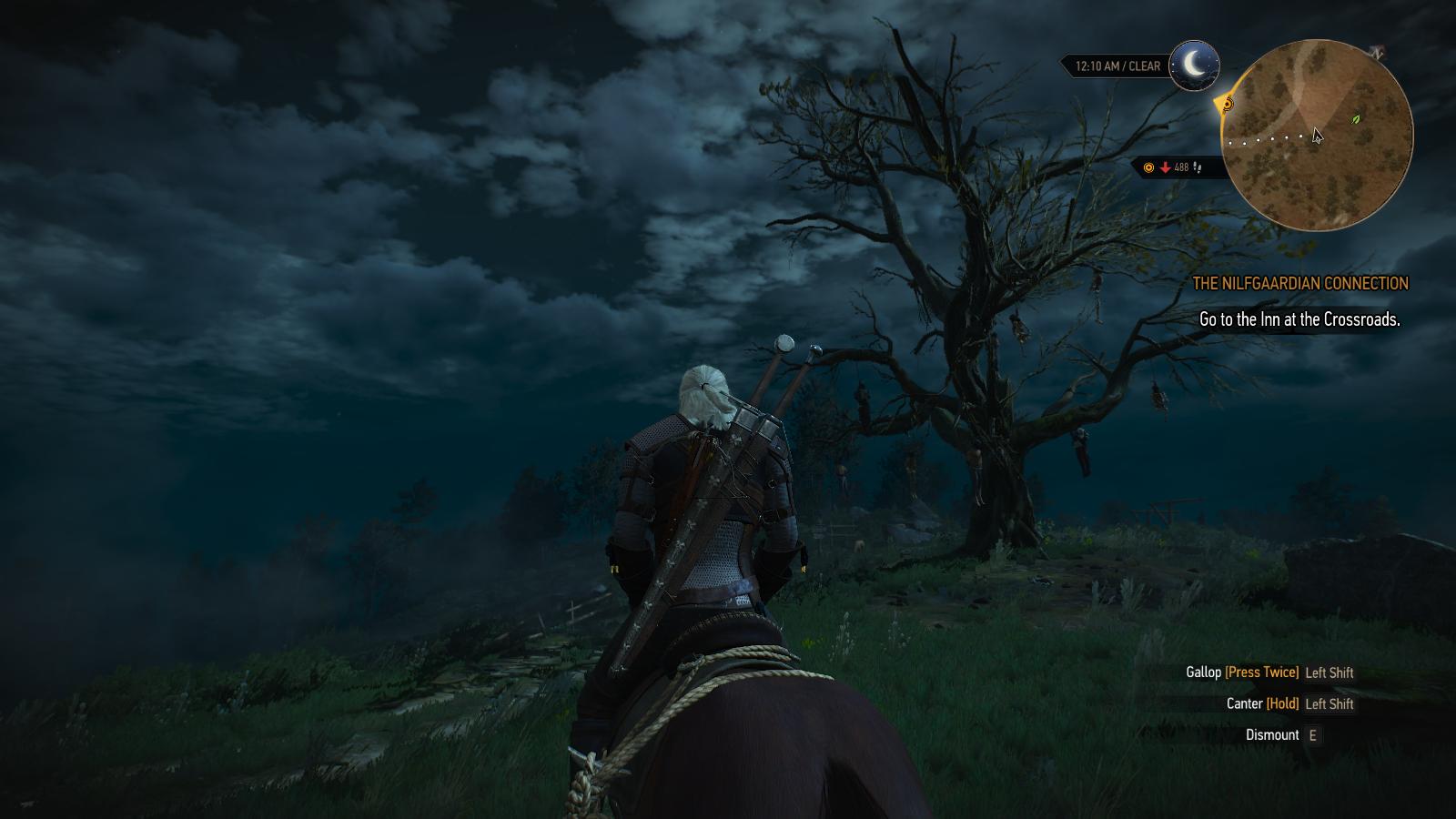
Task: Click the footsteps icon beside the 488 counter
Action: click(1198, 167)
